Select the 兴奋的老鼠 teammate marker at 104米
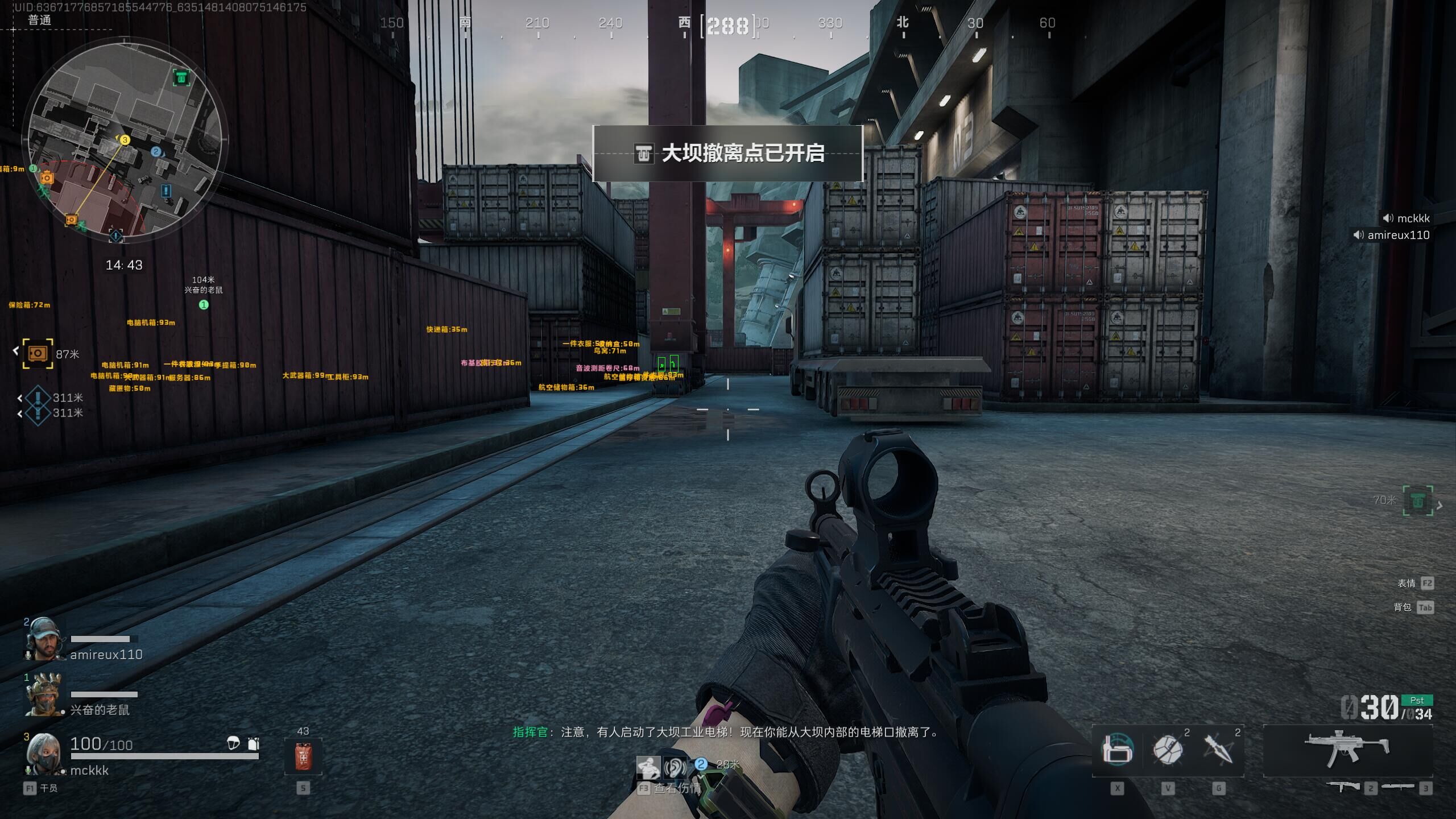This screenshot has height=819, width=1456. point(204,305)
